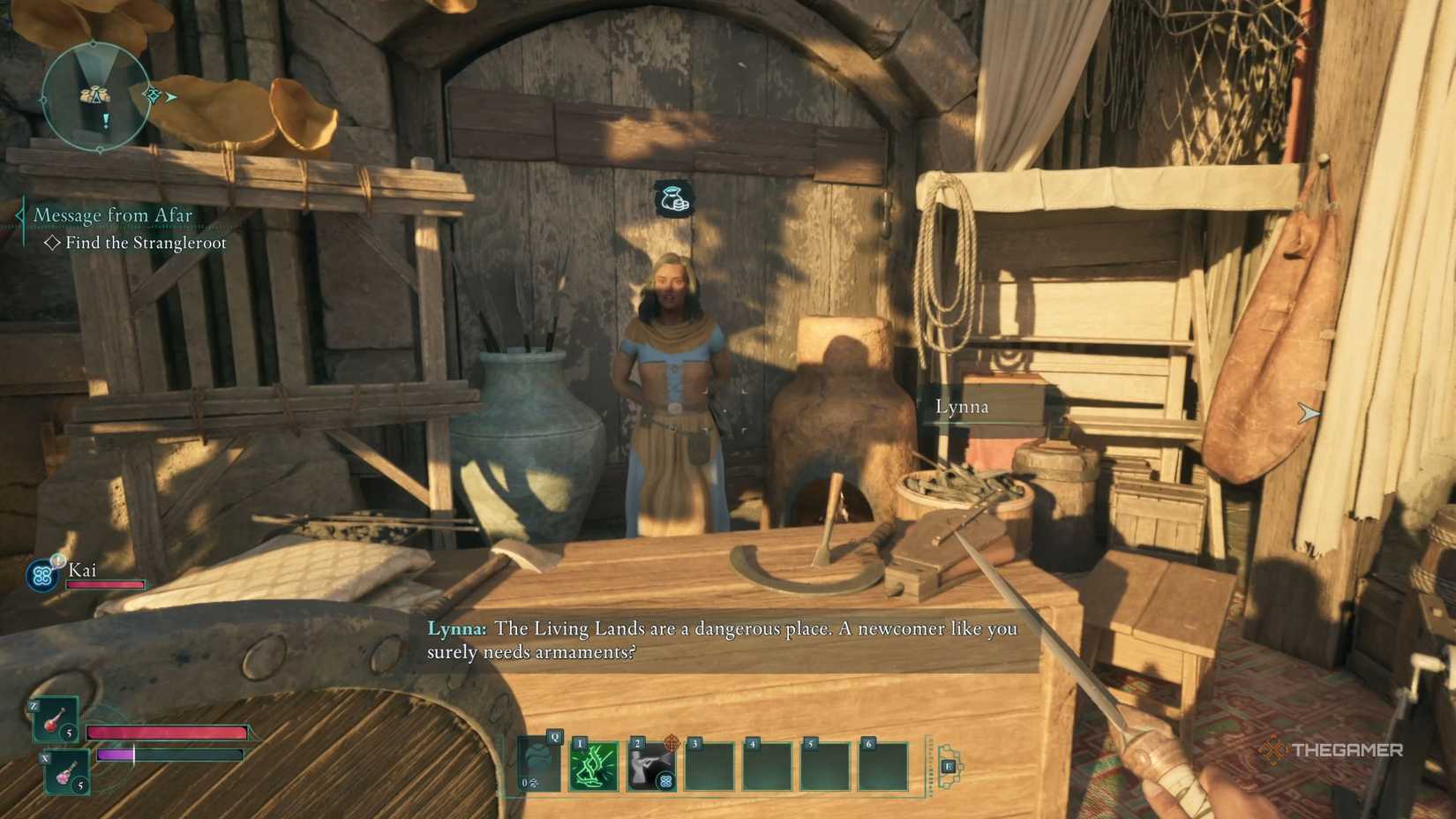Click the Message from Afar quest title
Viewport: 1456px width, 819px height.
(113, 214)
